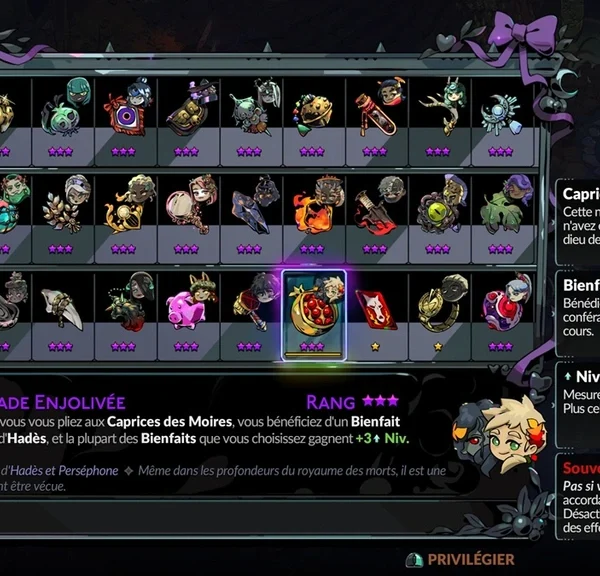The image size is (600, 576).
Task: Select the white-bladed axe keepsake
Action: click(63, 304)
